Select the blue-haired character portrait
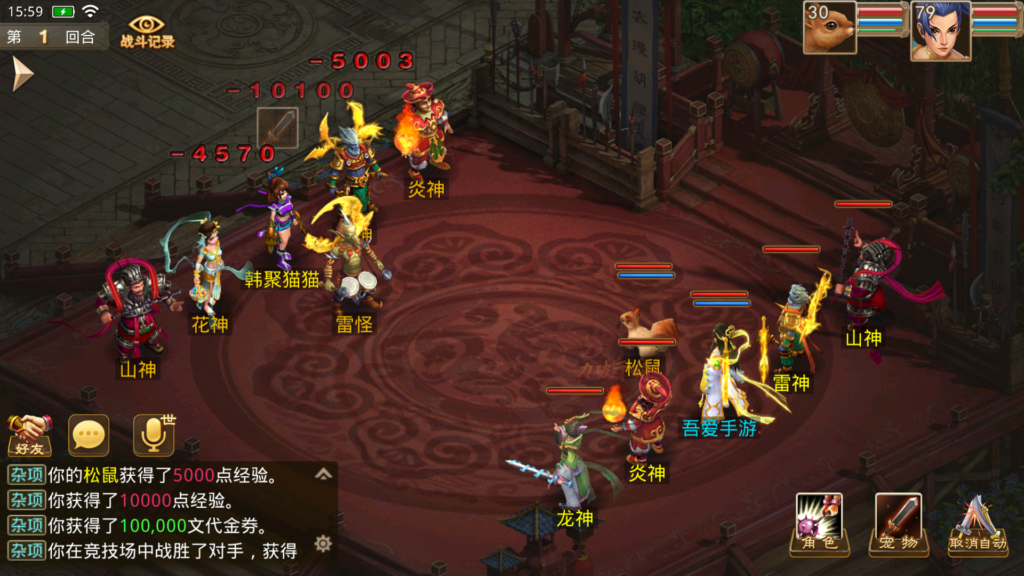Screen dimensions: 1024x576 (939, 30)
